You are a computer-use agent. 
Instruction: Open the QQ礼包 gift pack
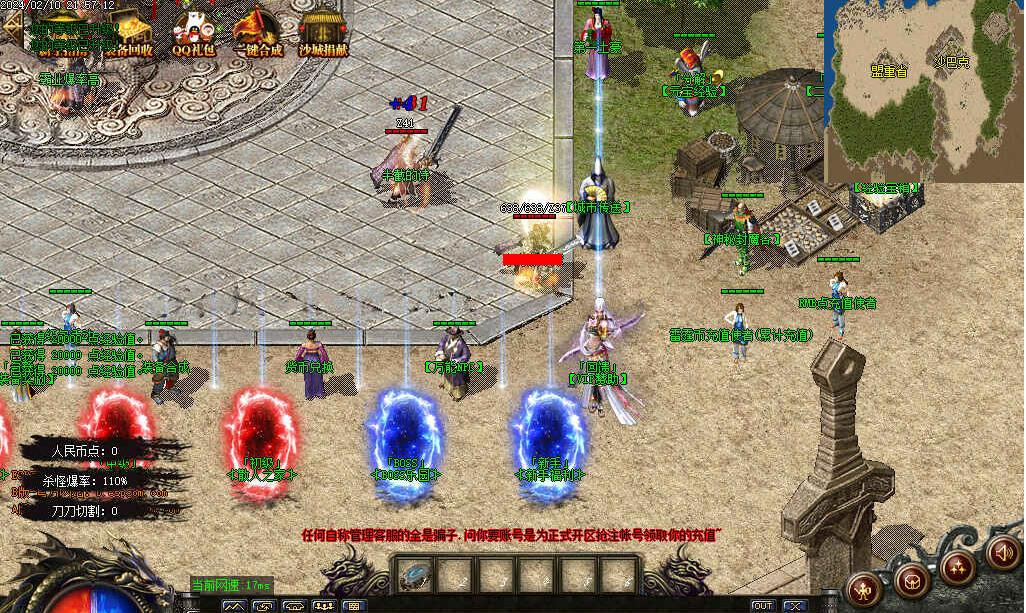[x=191, y=30]
